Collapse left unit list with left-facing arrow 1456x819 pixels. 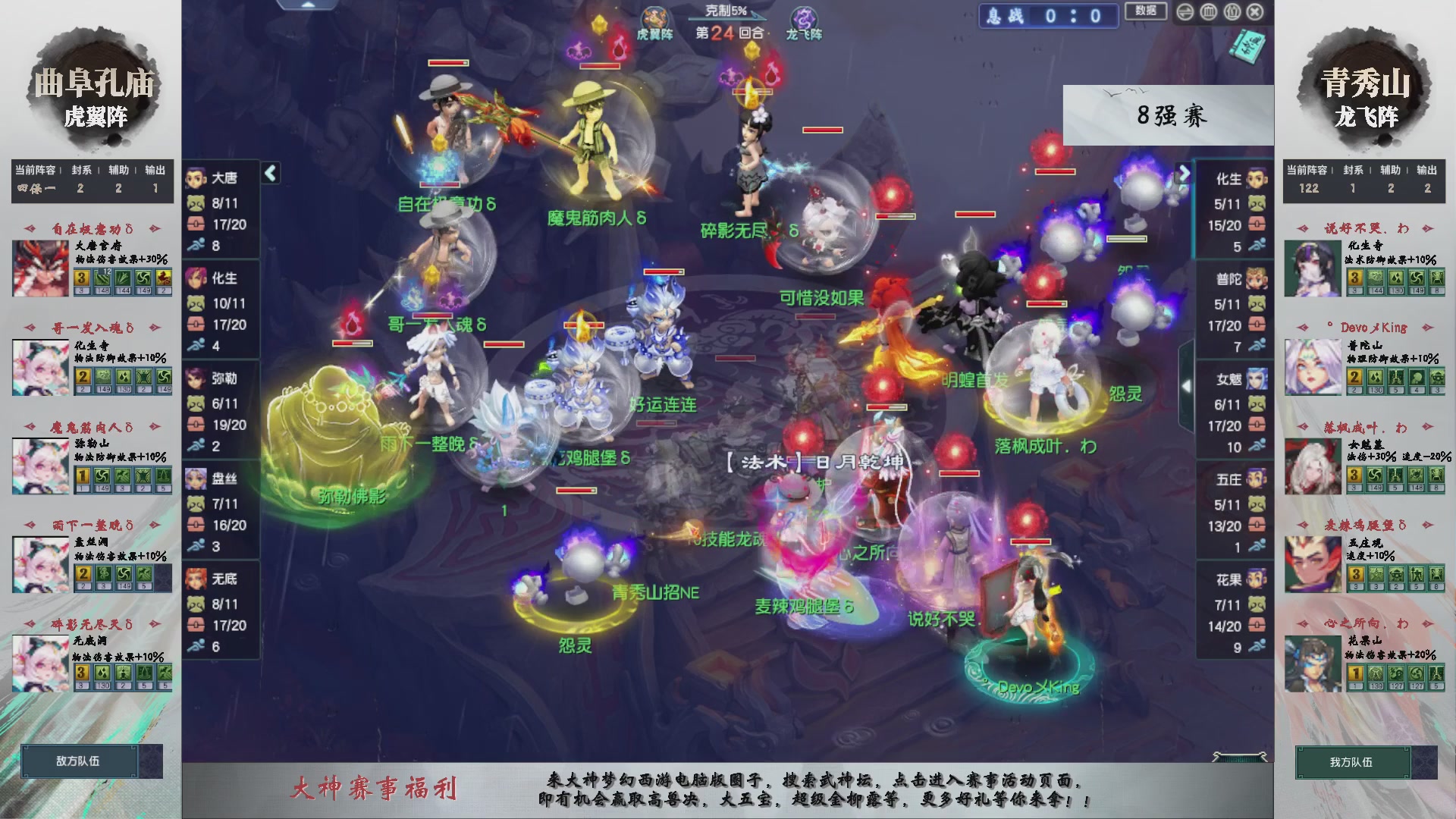271,173
